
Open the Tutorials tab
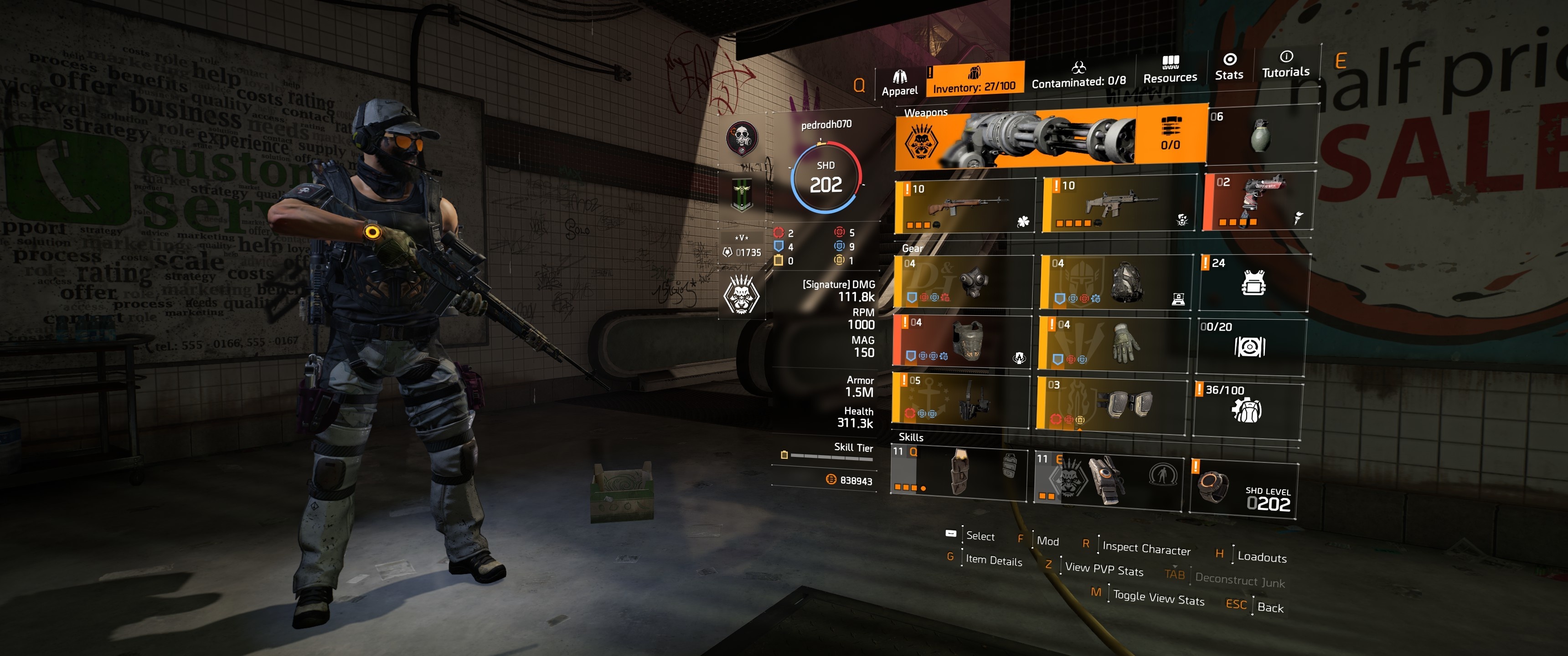pos(1285,65)
